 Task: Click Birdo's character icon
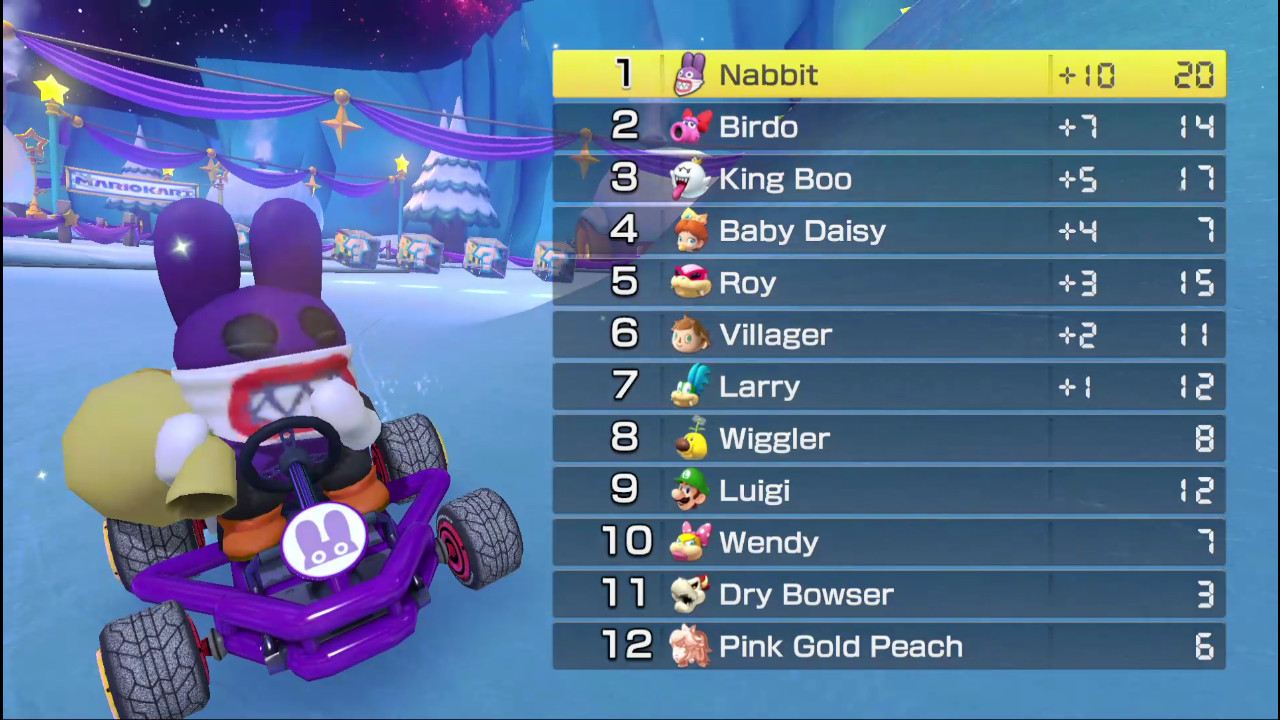click(690, 126)
